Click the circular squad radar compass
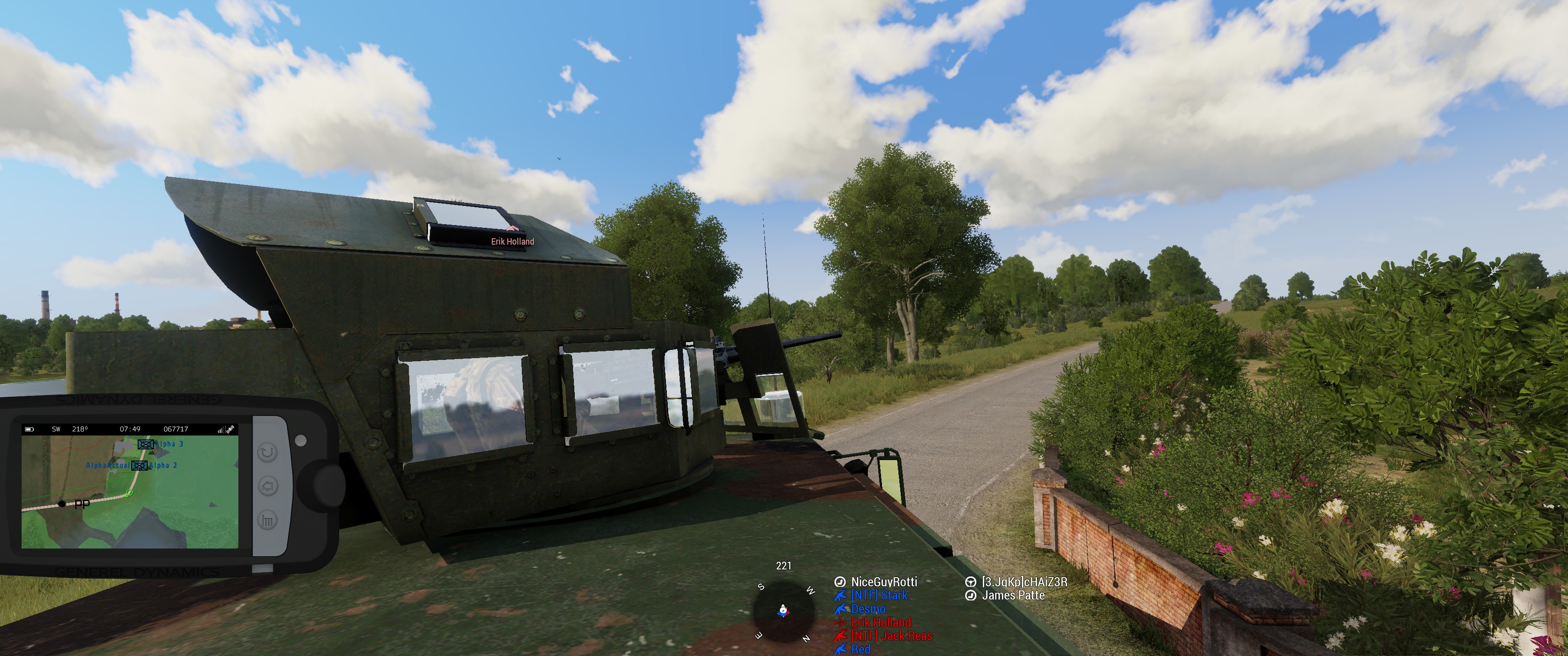Screen dimensions: 1568x656 (x=784, y=611)
